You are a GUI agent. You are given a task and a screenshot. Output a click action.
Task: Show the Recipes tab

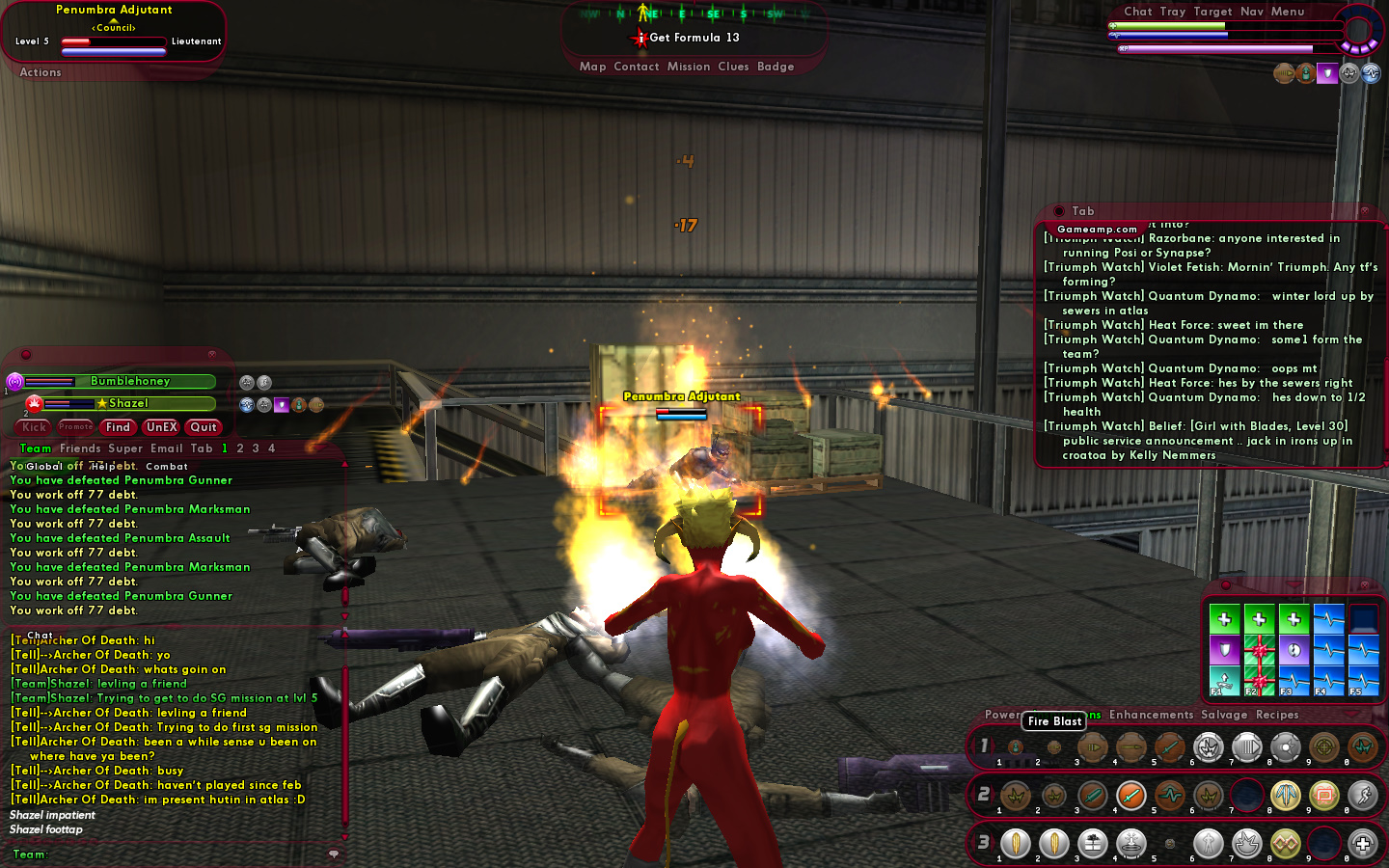[x=1277, y=715]
